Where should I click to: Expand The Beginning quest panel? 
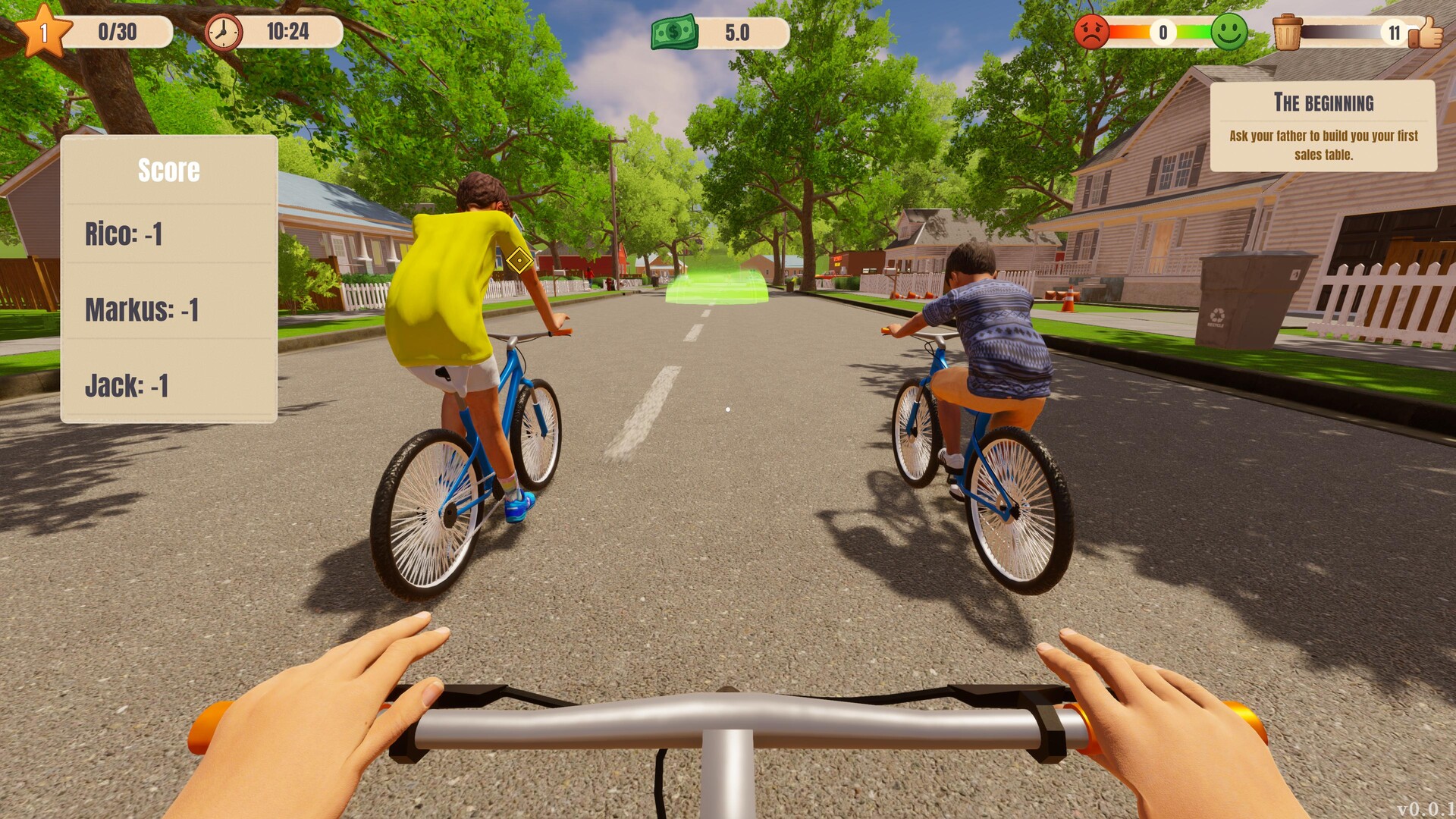point(1326,125)
